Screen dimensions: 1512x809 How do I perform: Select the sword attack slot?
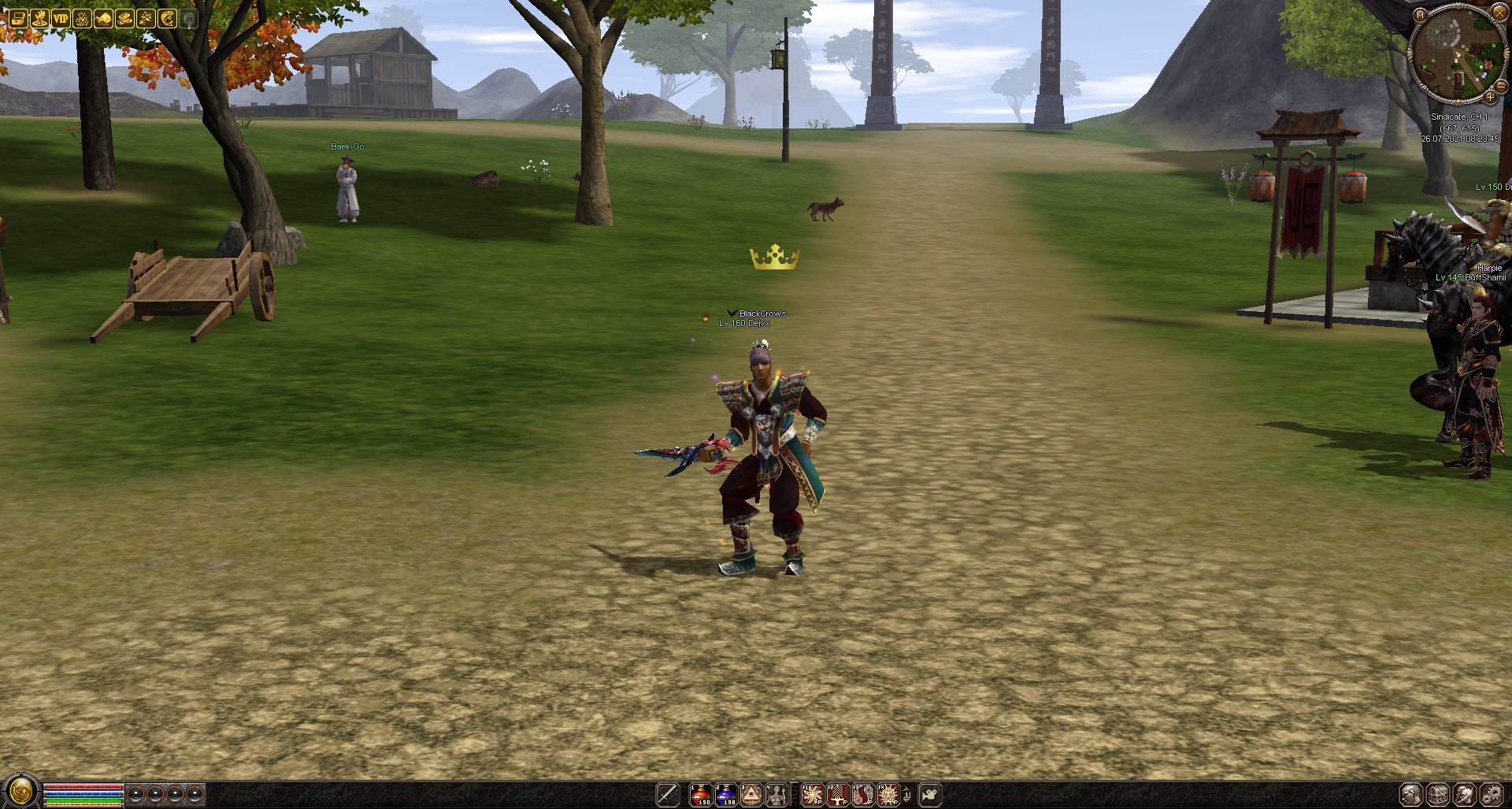point(668,794)
